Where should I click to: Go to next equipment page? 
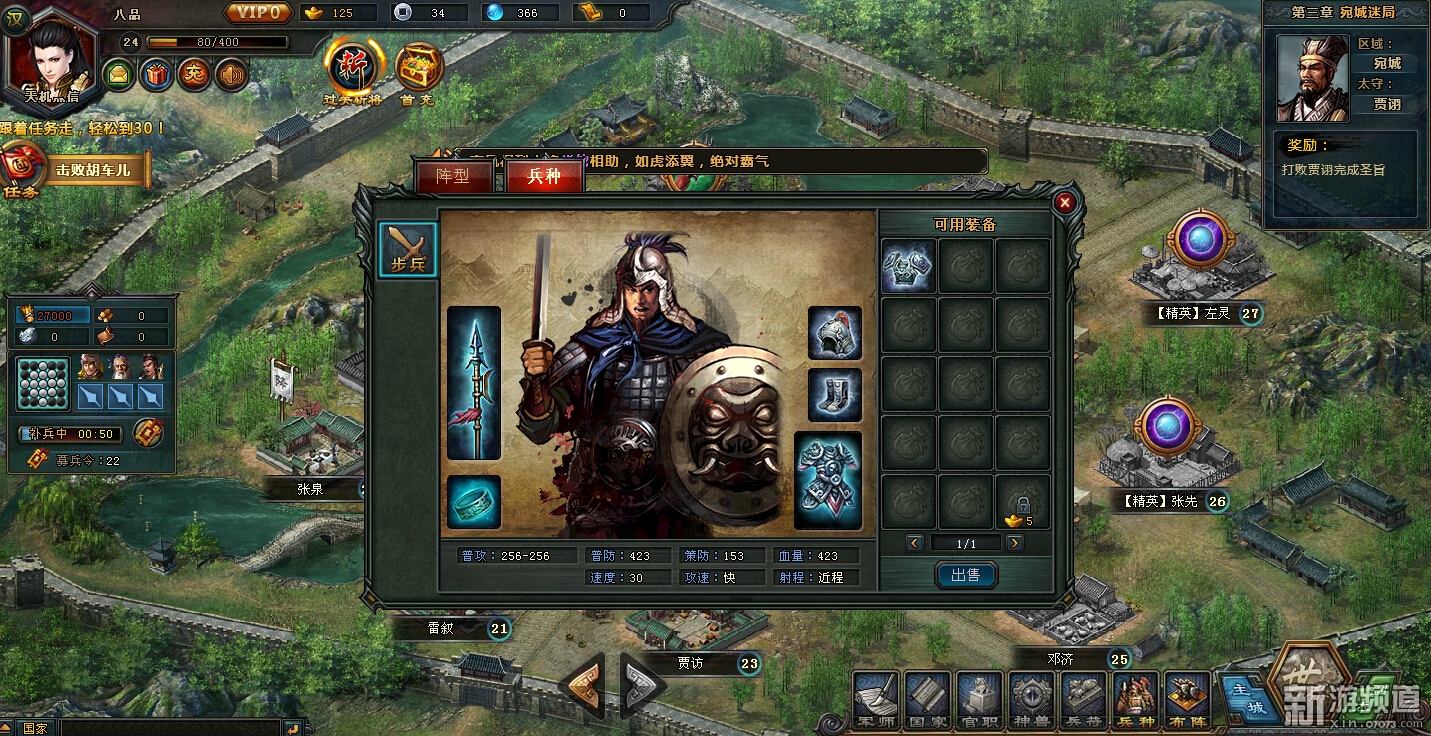click(x=1015, y=543)
